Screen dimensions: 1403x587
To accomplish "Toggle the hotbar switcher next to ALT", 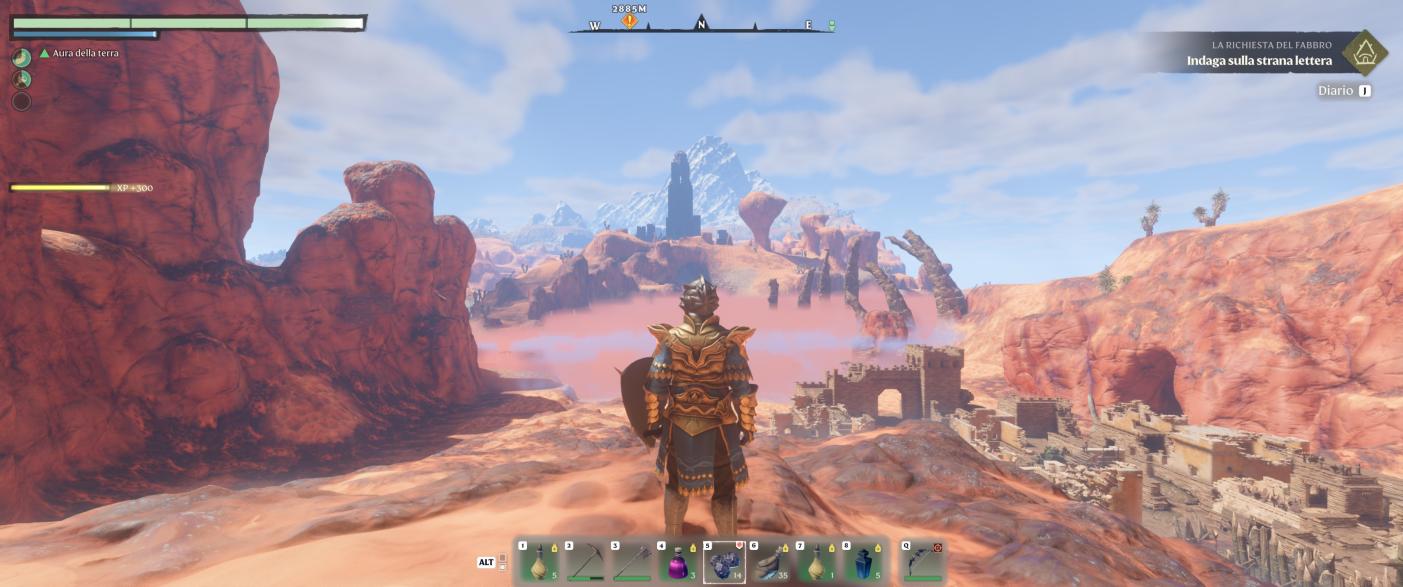I will click(502, 563).
